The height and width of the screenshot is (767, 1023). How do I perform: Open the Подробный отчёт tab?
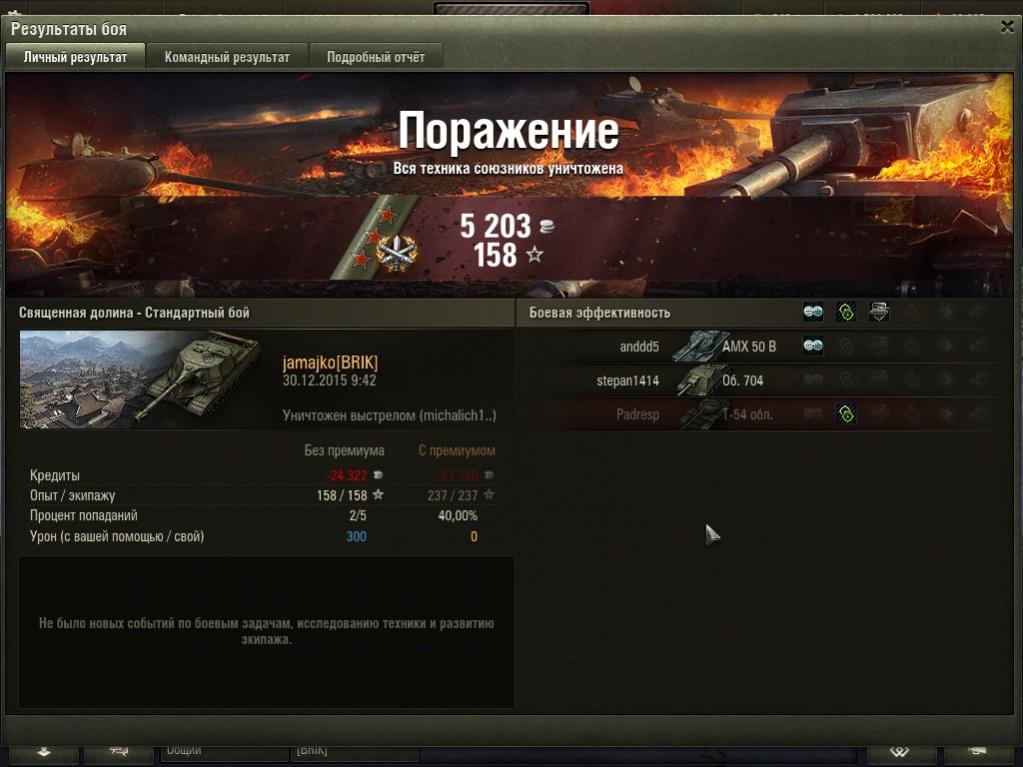[x=376, y=57]
